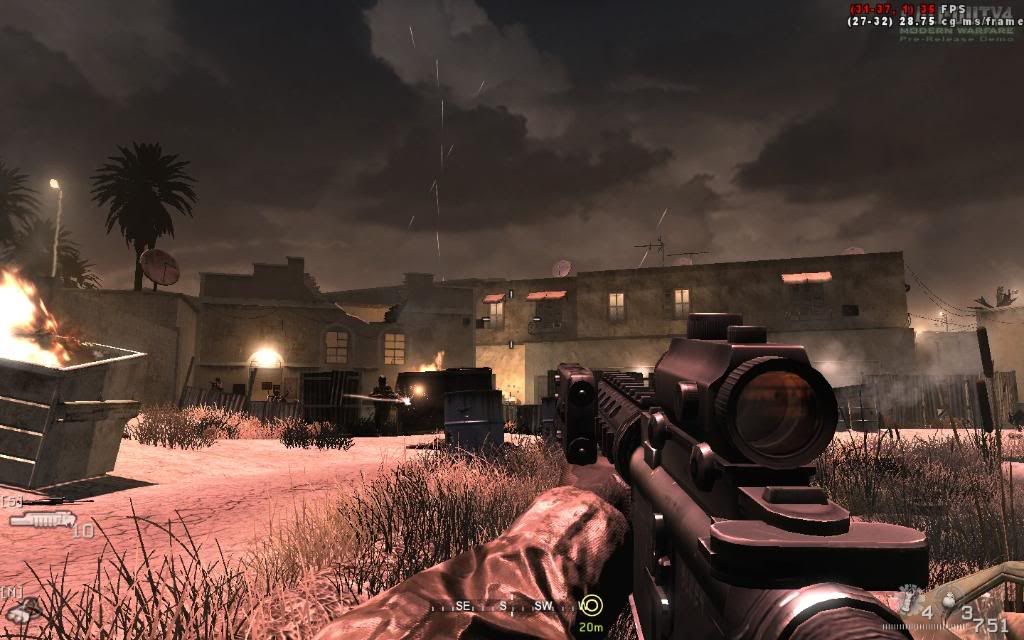Click the compass direction strip
This screenshot has width=1024, height=640.
pos(500,606)
